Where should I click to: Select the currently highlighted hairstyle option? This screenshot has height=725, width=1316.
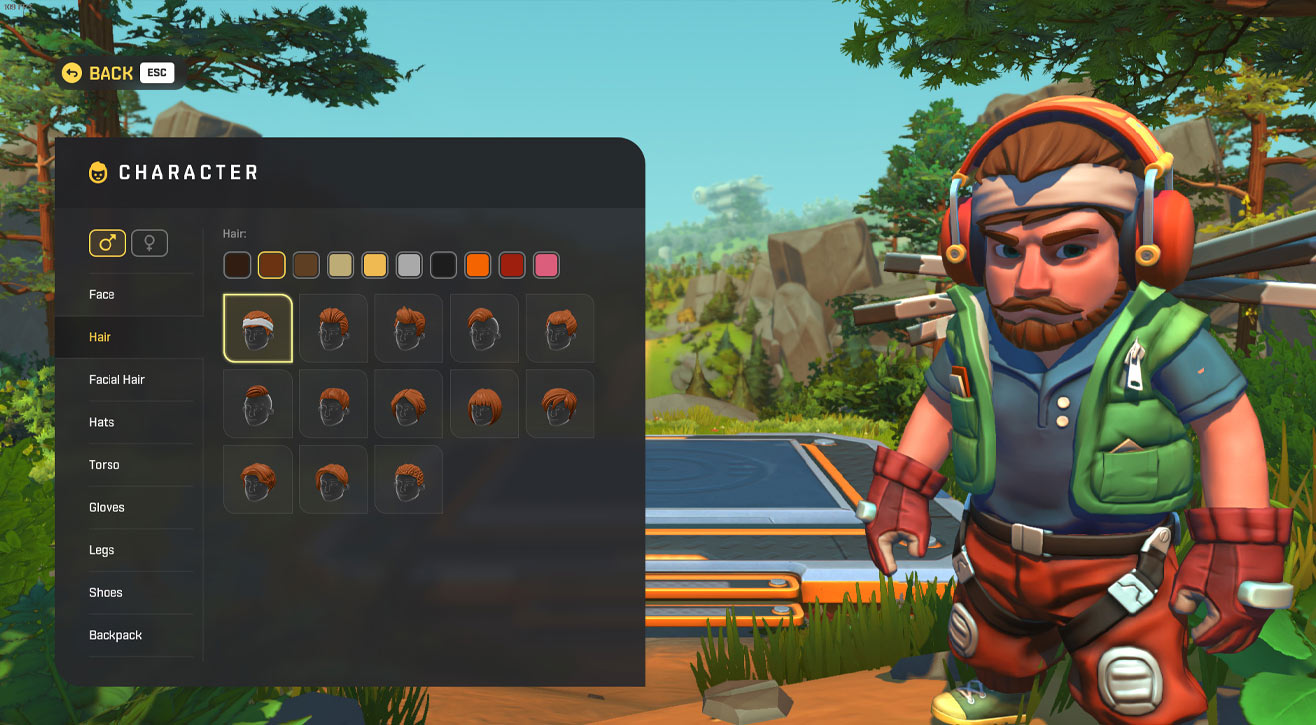click(257, 328)
